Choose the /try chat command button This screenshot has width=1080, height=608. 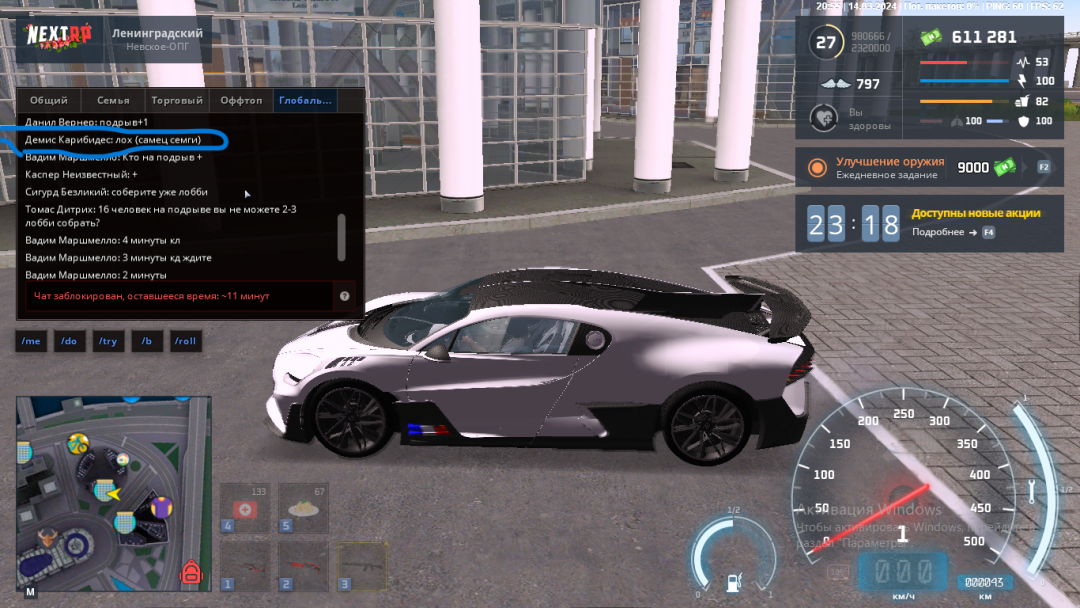107,341
